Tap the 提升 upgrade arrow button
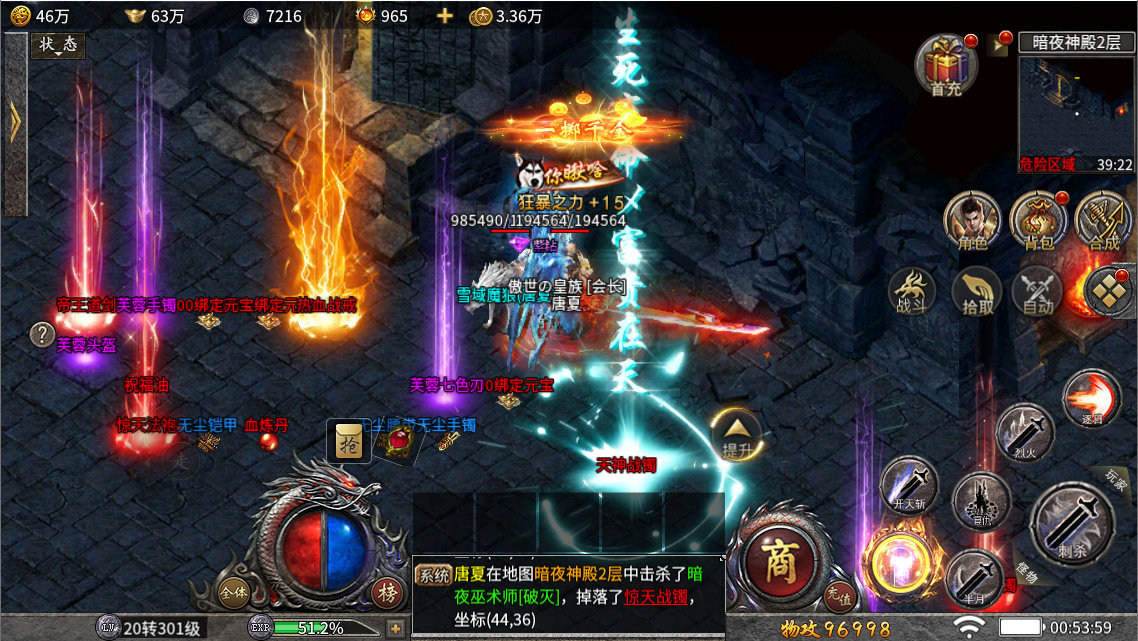Viewport: 1138px width, 641px height. (x=737, y=434)
